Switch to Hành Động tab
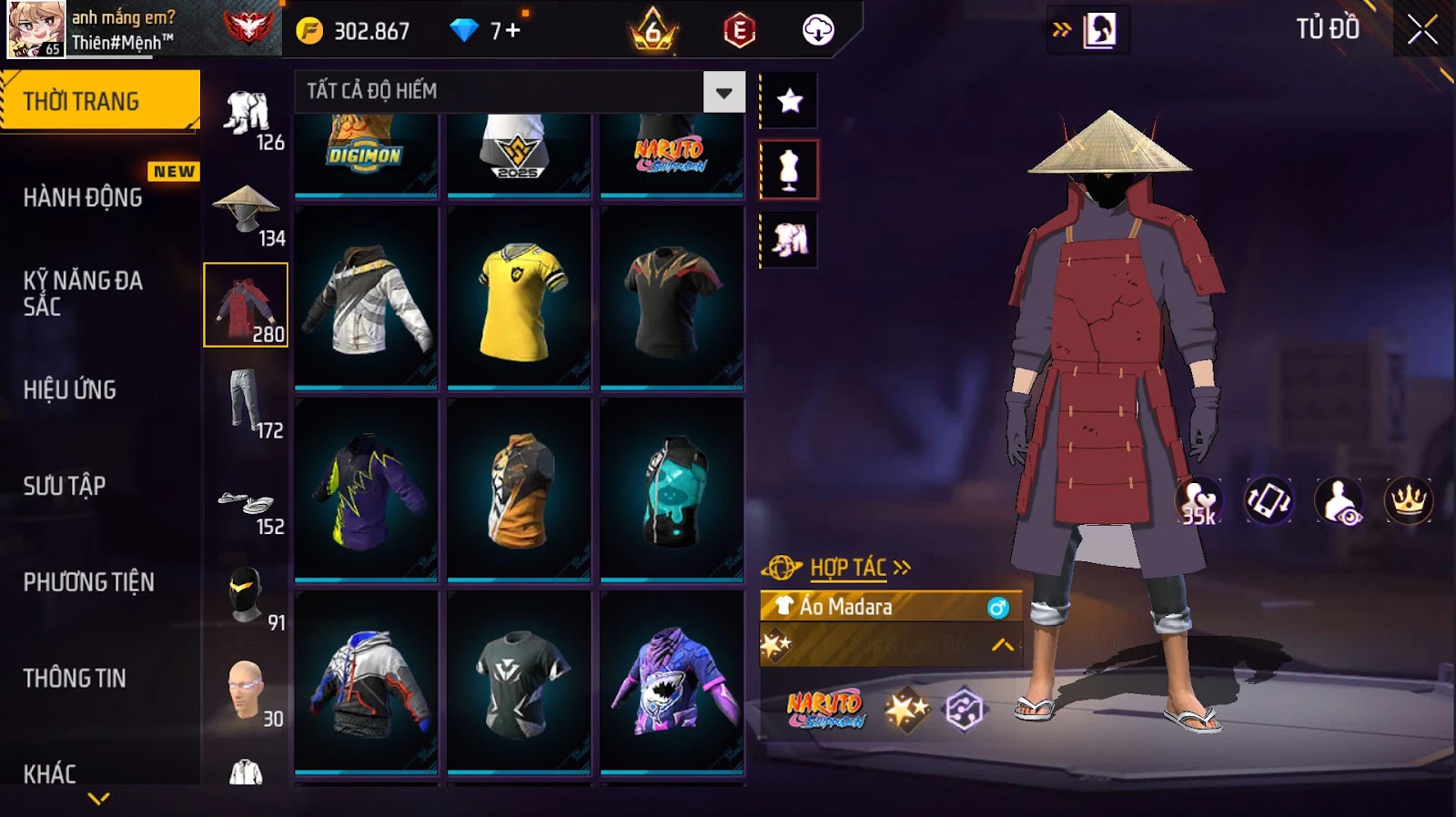This screenshot has height=817, width=1456. click(x=83, y=197)
